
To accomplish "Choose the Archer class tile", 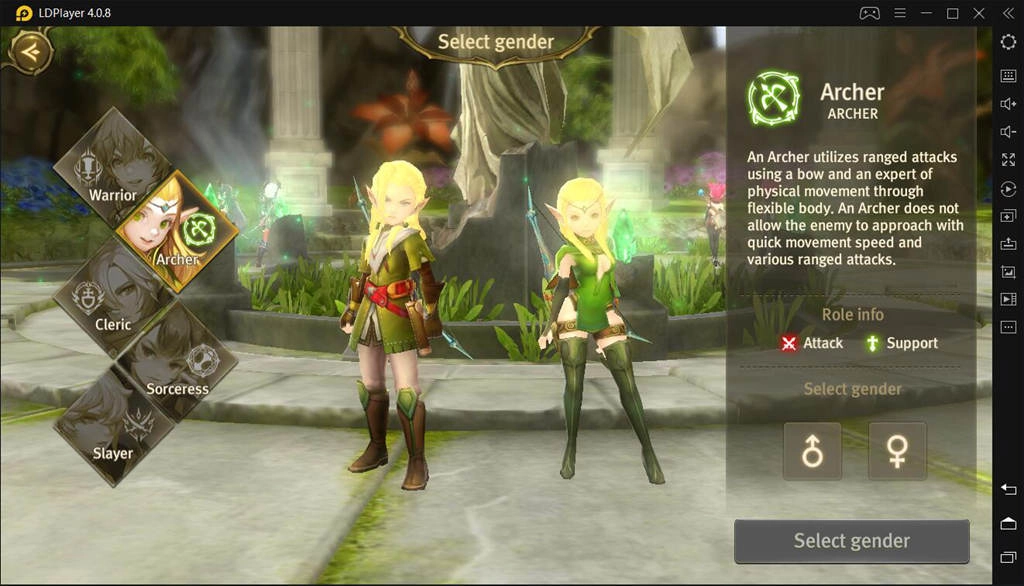I will 177,233.
